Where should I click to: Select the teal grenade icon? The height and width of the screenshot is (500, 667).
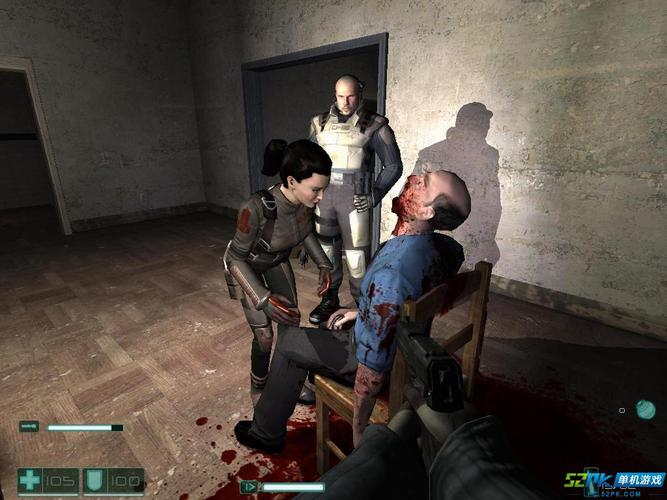(645, 408)
